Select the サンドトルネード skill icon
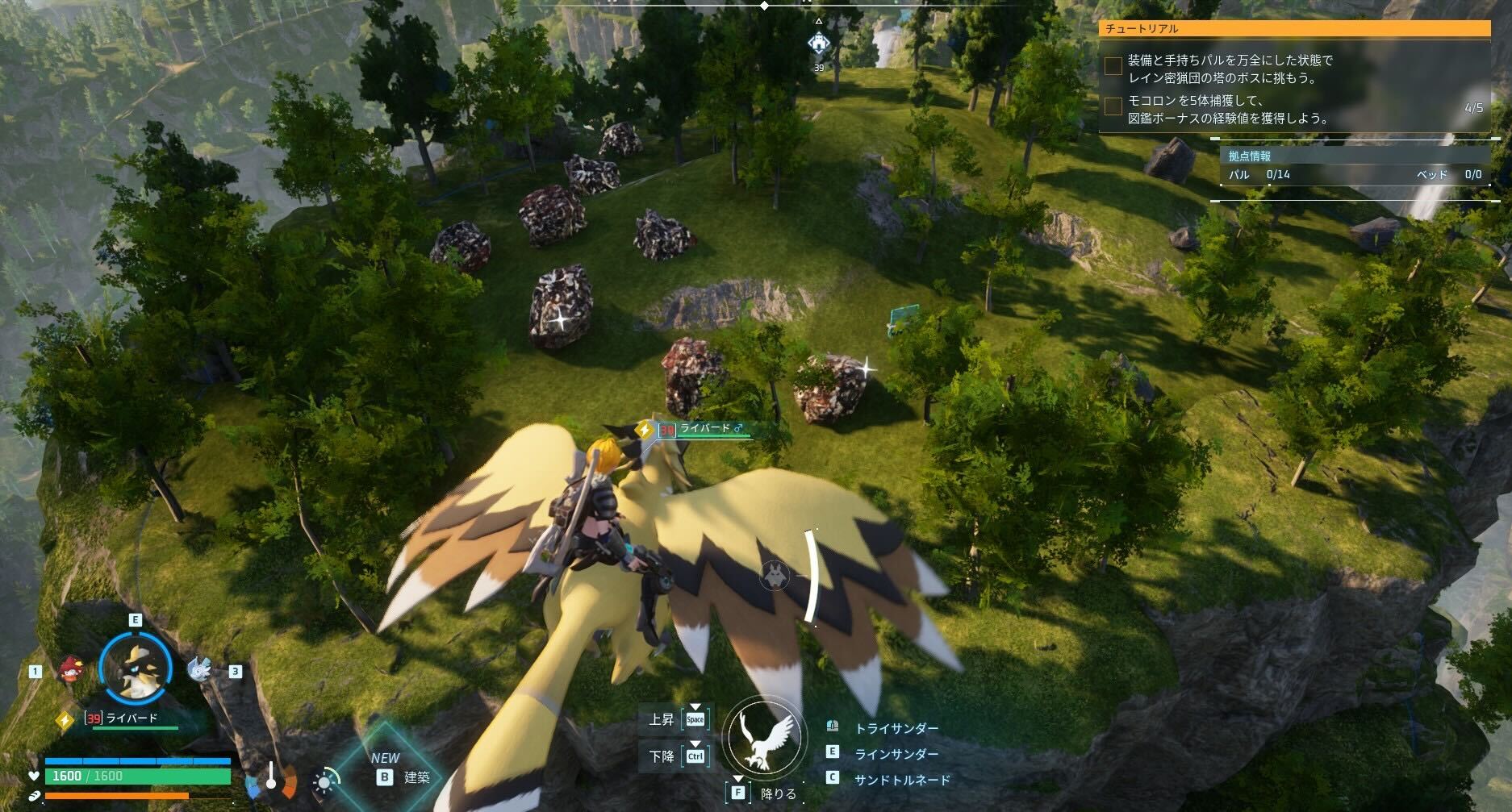Screen dimensions: 1512x812 point(833,777)
